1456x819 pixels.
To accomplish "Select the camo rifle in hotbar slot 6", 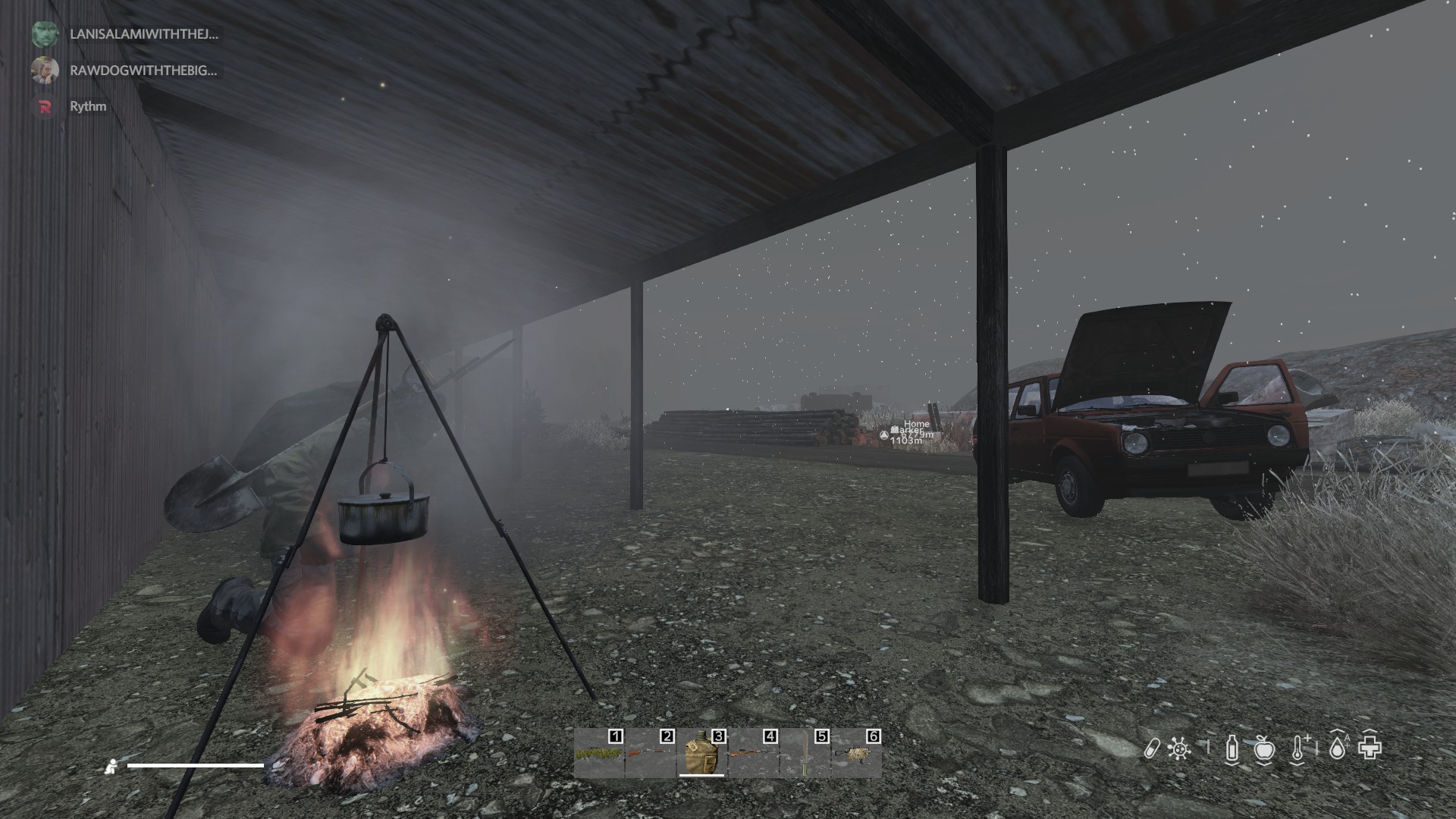I will (x=855, y=755).
